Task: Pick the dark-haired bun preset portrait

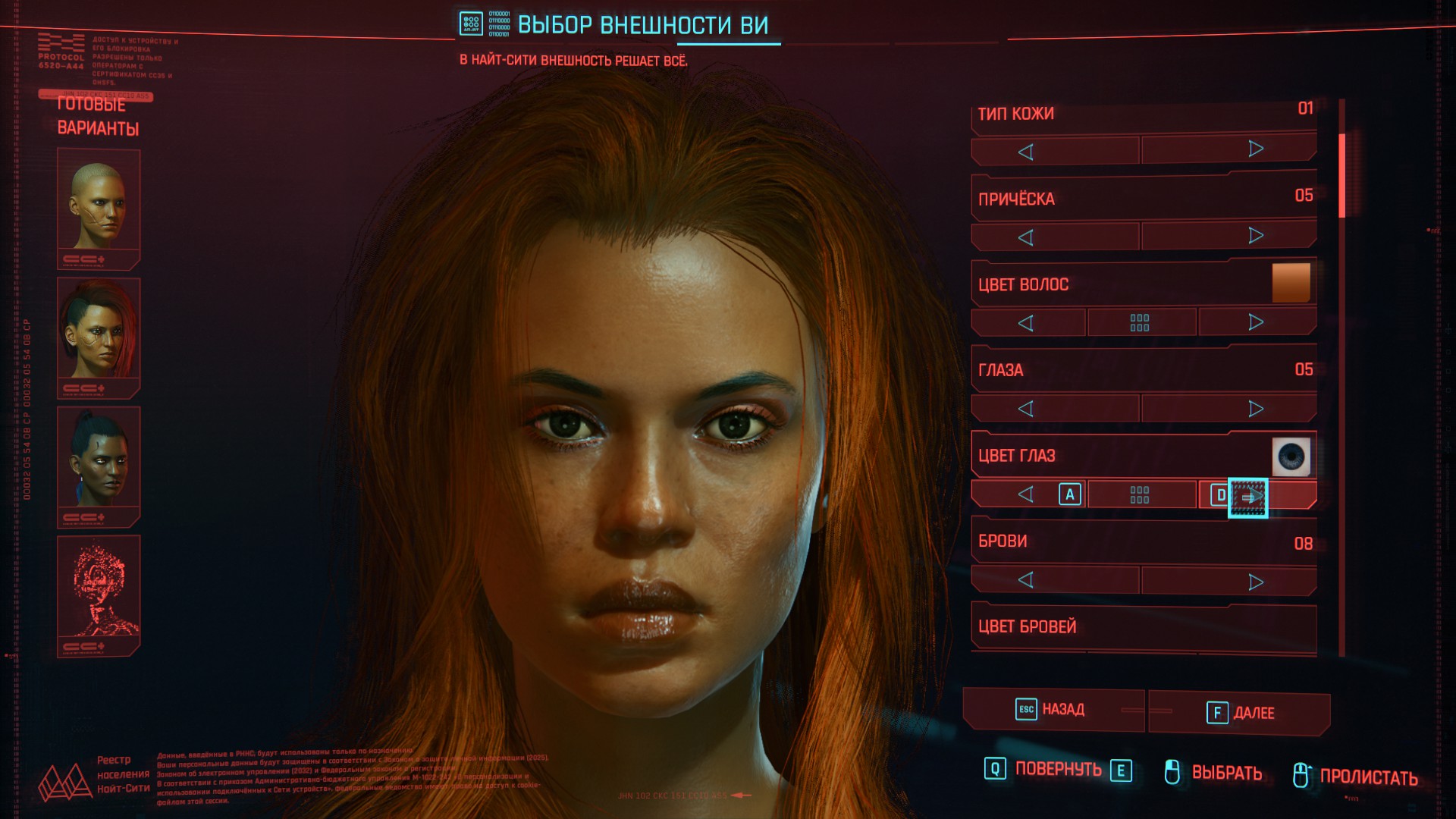Action: 99,464
